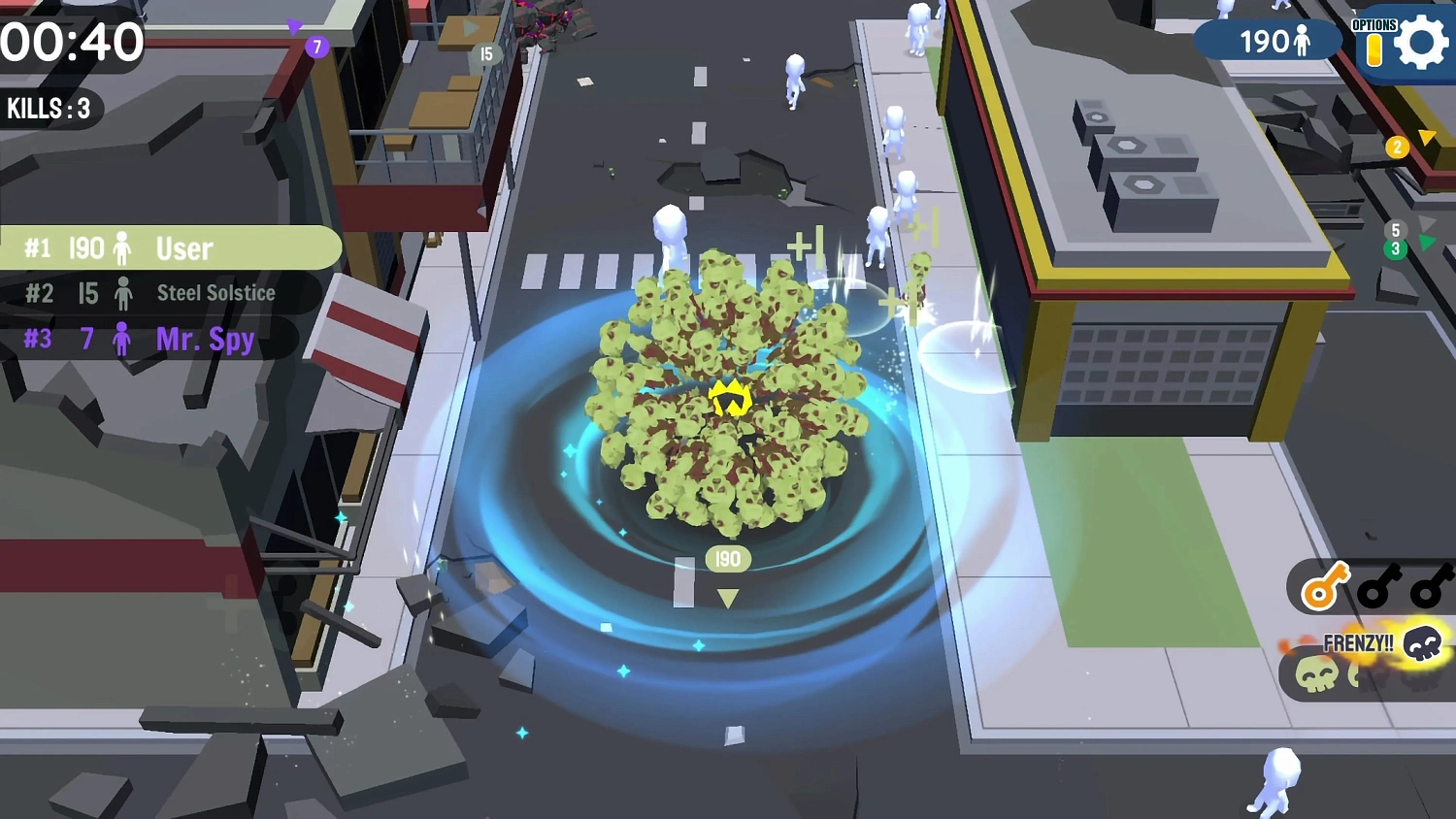Click the yellow bar beside the settings gear
This screenshot has height=819, width=1456.
[x=1375, y=49]
